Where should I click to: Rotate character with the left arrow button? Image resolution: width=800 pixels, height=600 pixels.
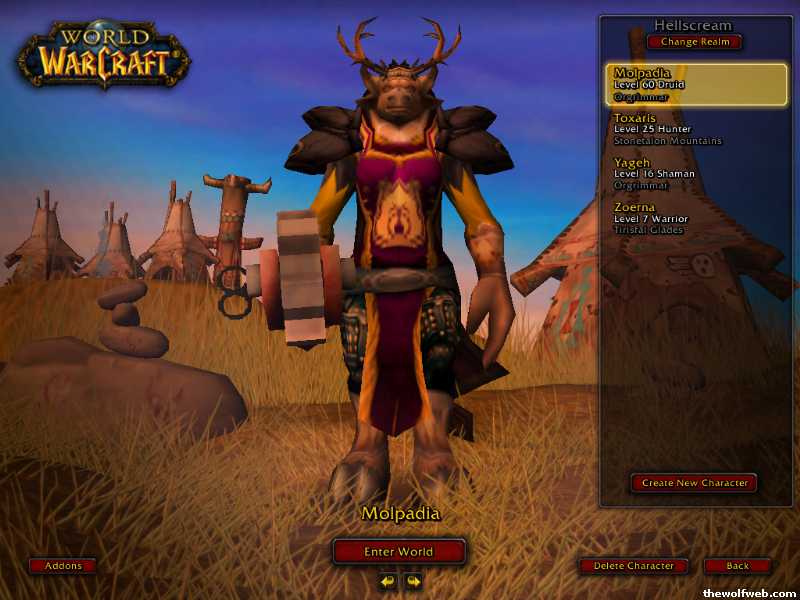coord(388,580)
